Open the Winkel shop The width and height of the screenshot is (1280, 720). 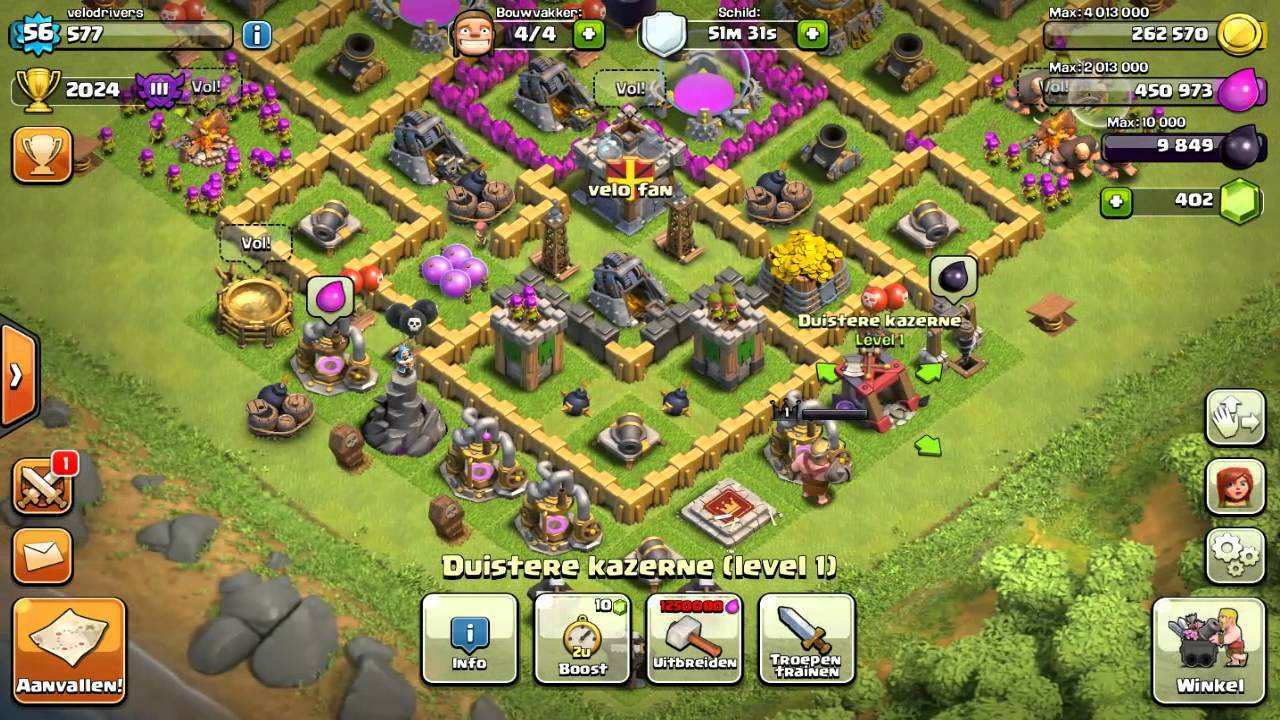click(1209, 650)
